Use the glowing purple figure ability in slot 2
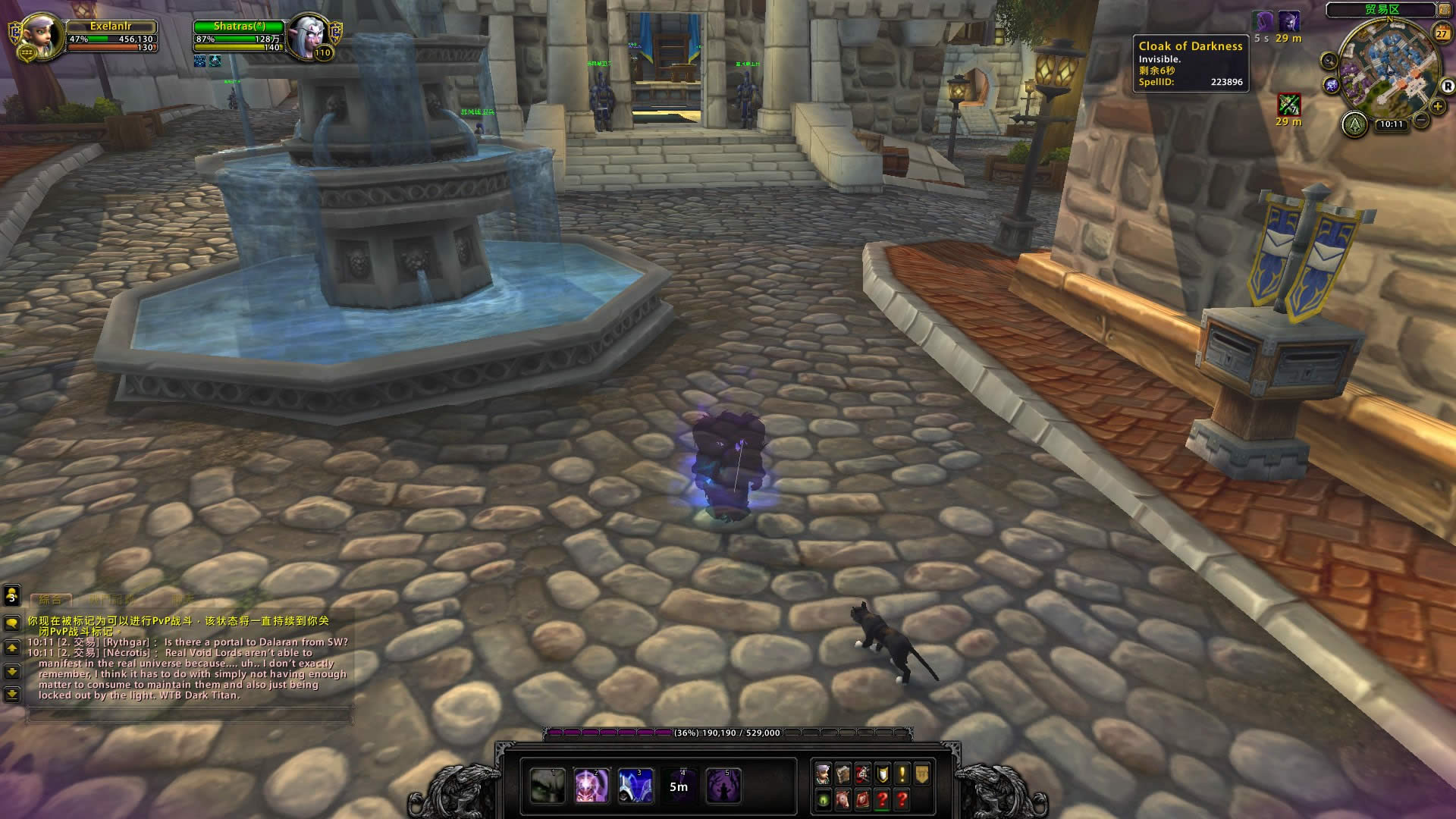1456x819 pixels. pos(591,786)
